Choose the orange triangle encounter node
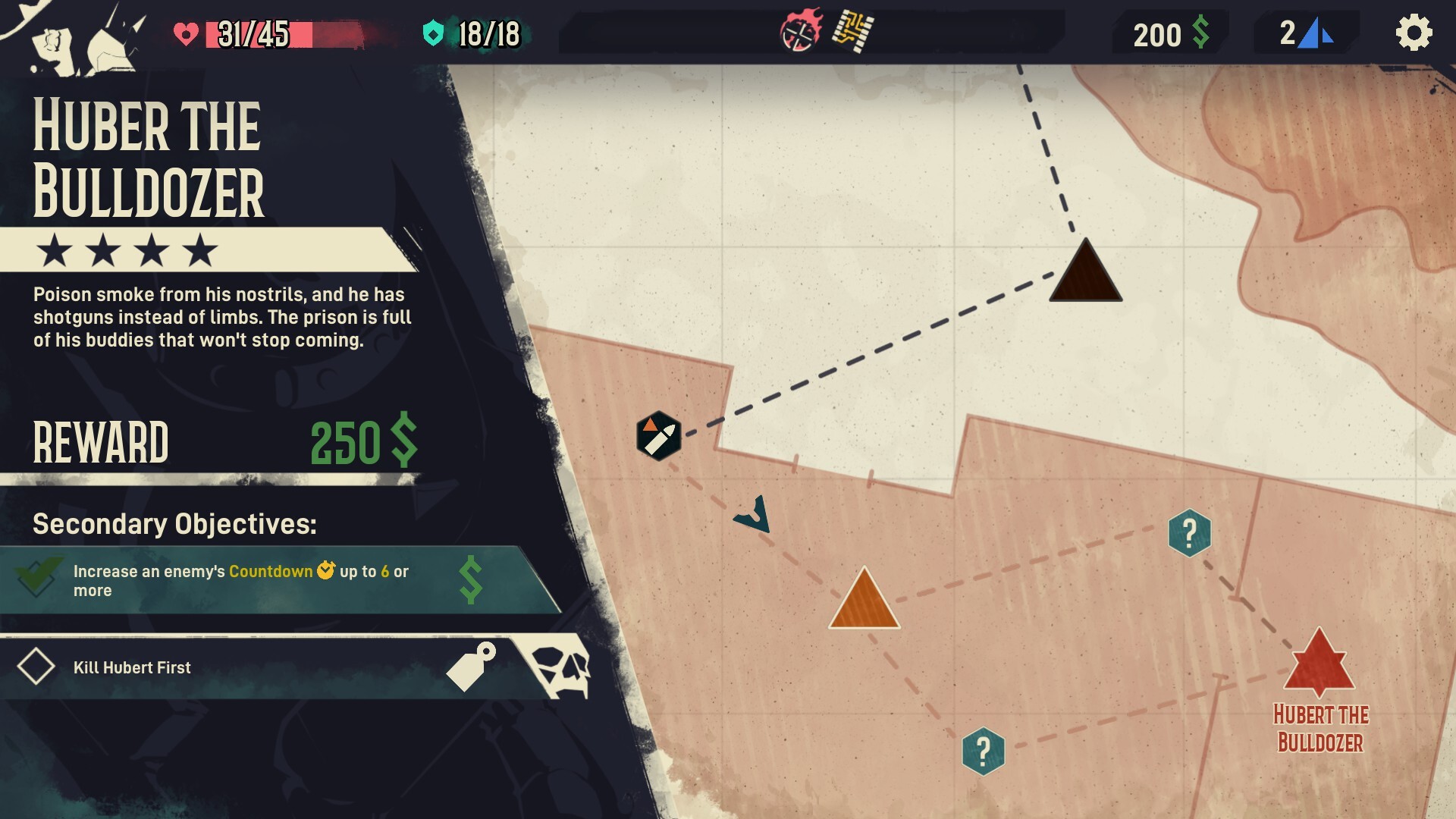The image size is (1456, 819). (864, 602)
